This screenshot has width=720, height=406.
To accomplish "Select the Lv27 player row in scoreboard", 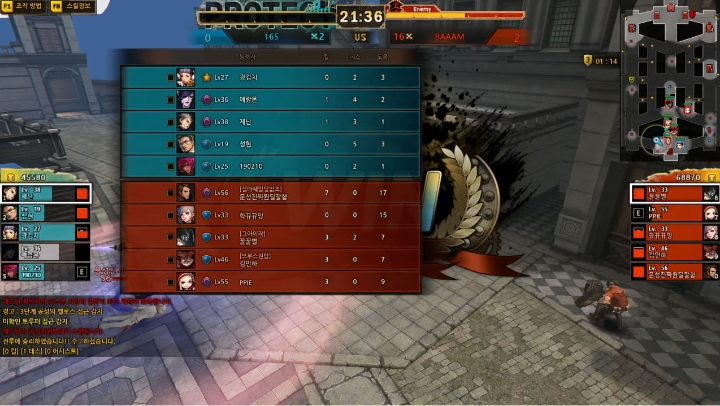I will (270, 77).
